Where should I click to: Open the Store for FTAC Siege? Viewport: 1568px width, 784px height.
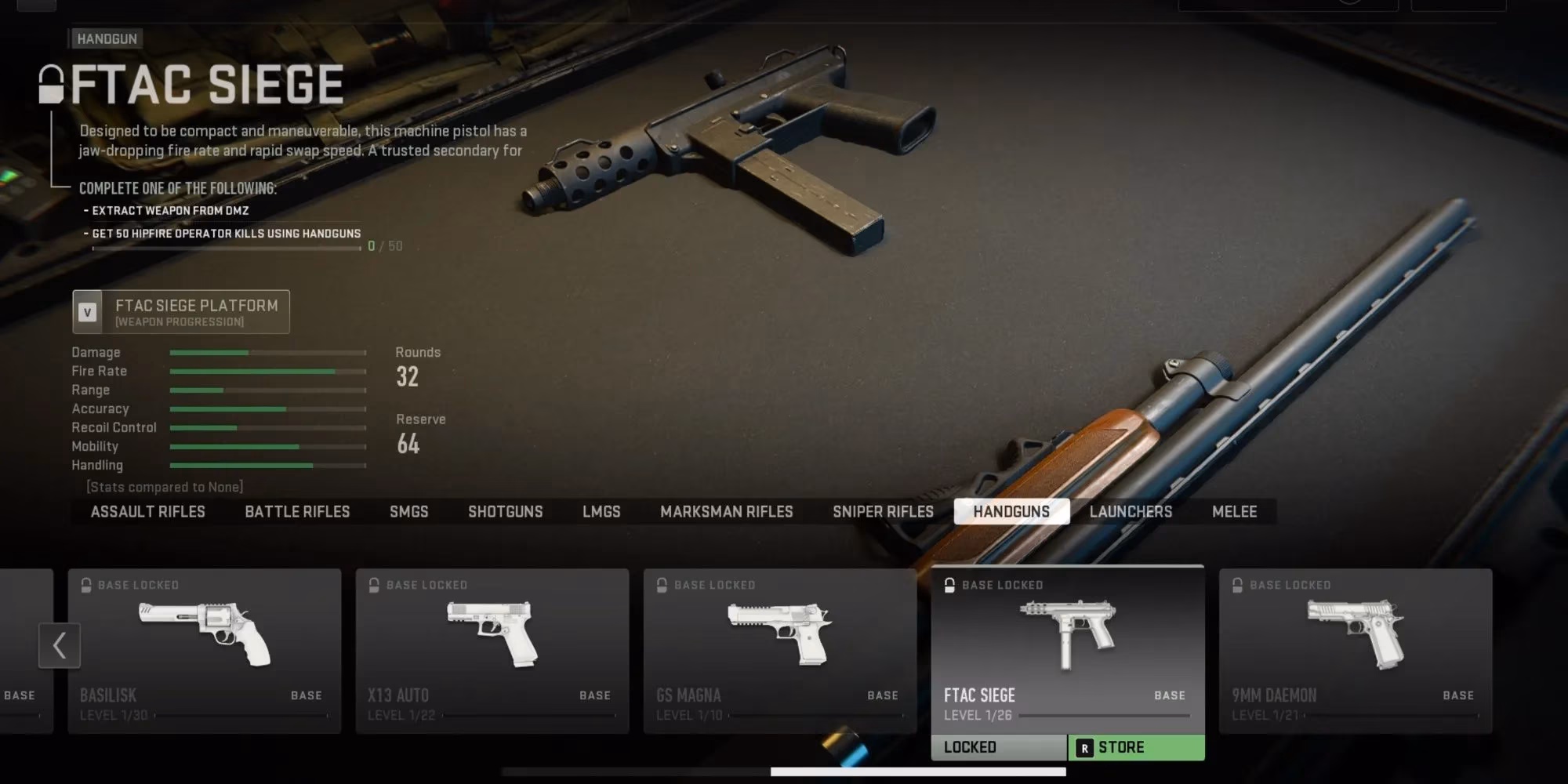coord(1136,748)
